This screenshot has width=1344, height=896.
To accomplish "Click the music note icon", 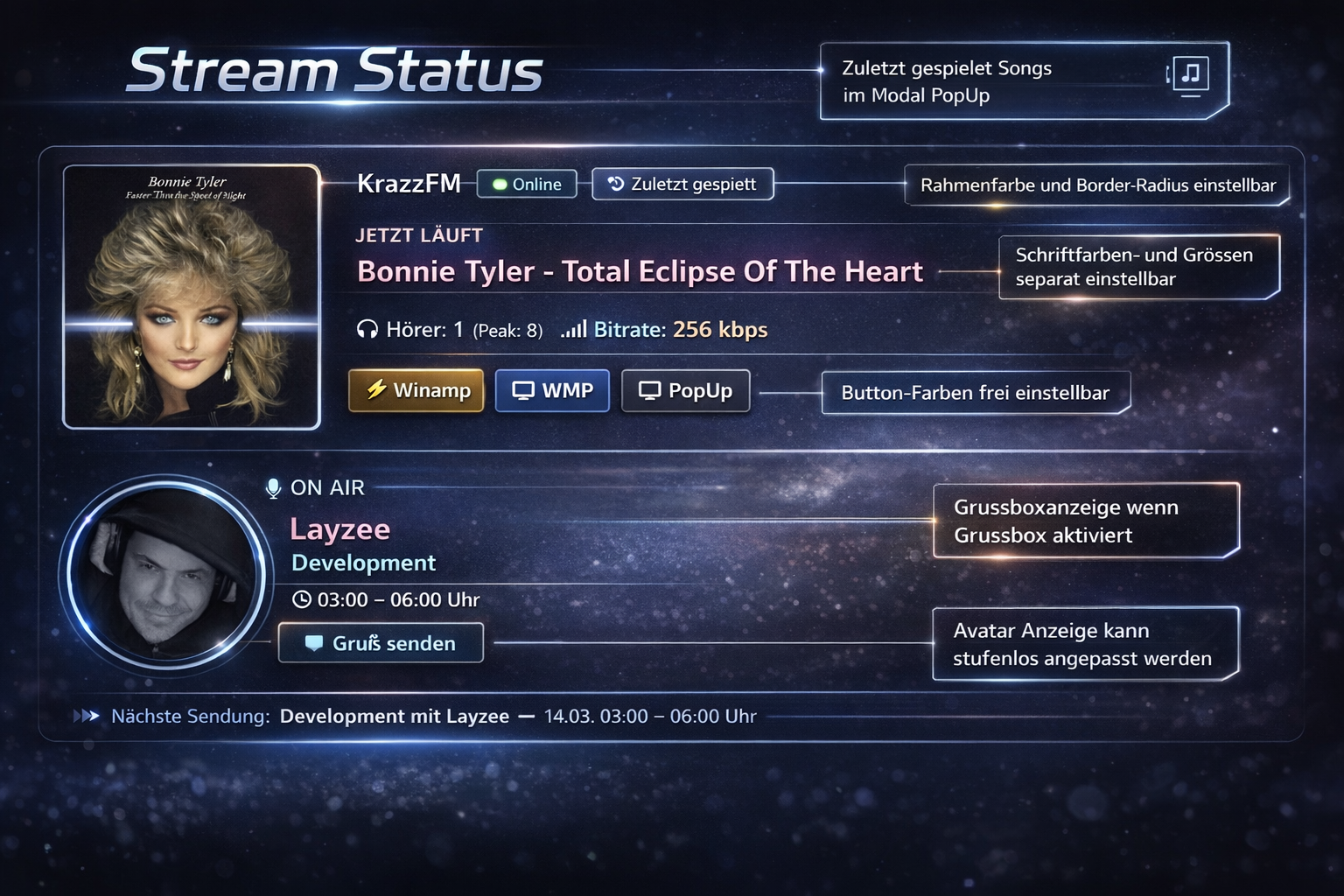I will coord(1190,74).
